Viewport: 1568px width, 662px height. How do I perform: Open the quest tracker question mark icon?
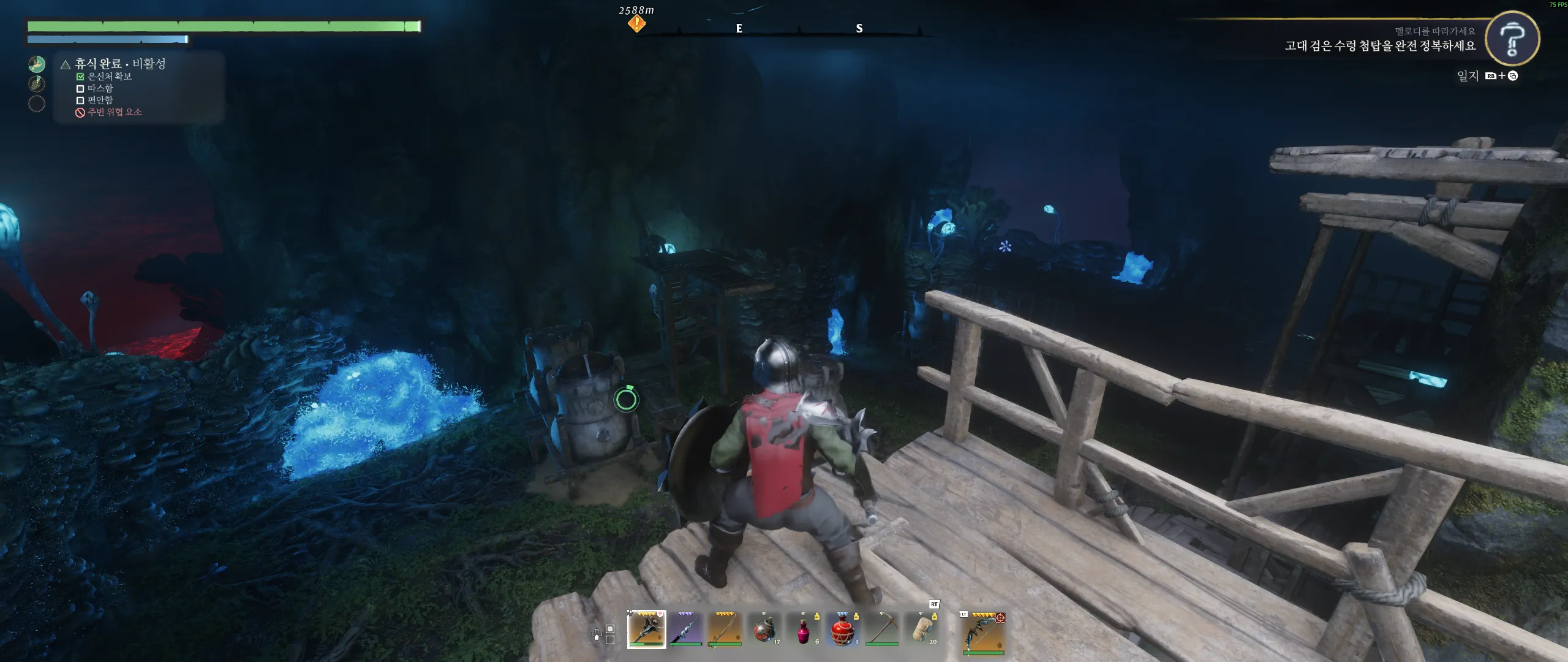(x=1512, y=38)
